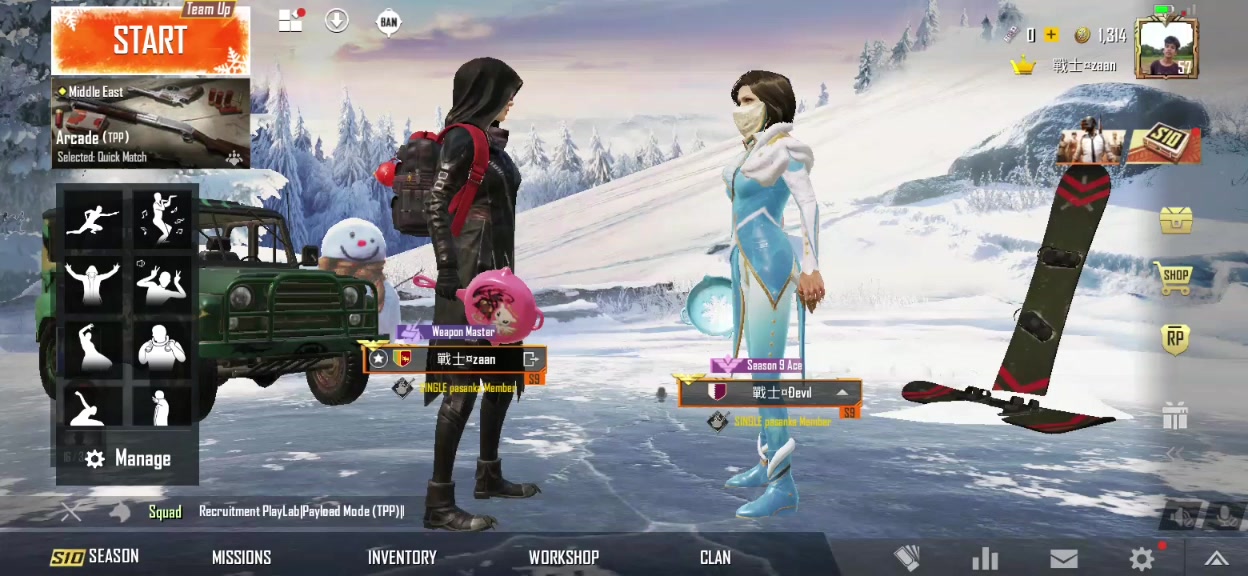The width and height of the screenshot is (1248, 576).
Task: Open the Inventory tab
Action: click(x=402, y=557)
